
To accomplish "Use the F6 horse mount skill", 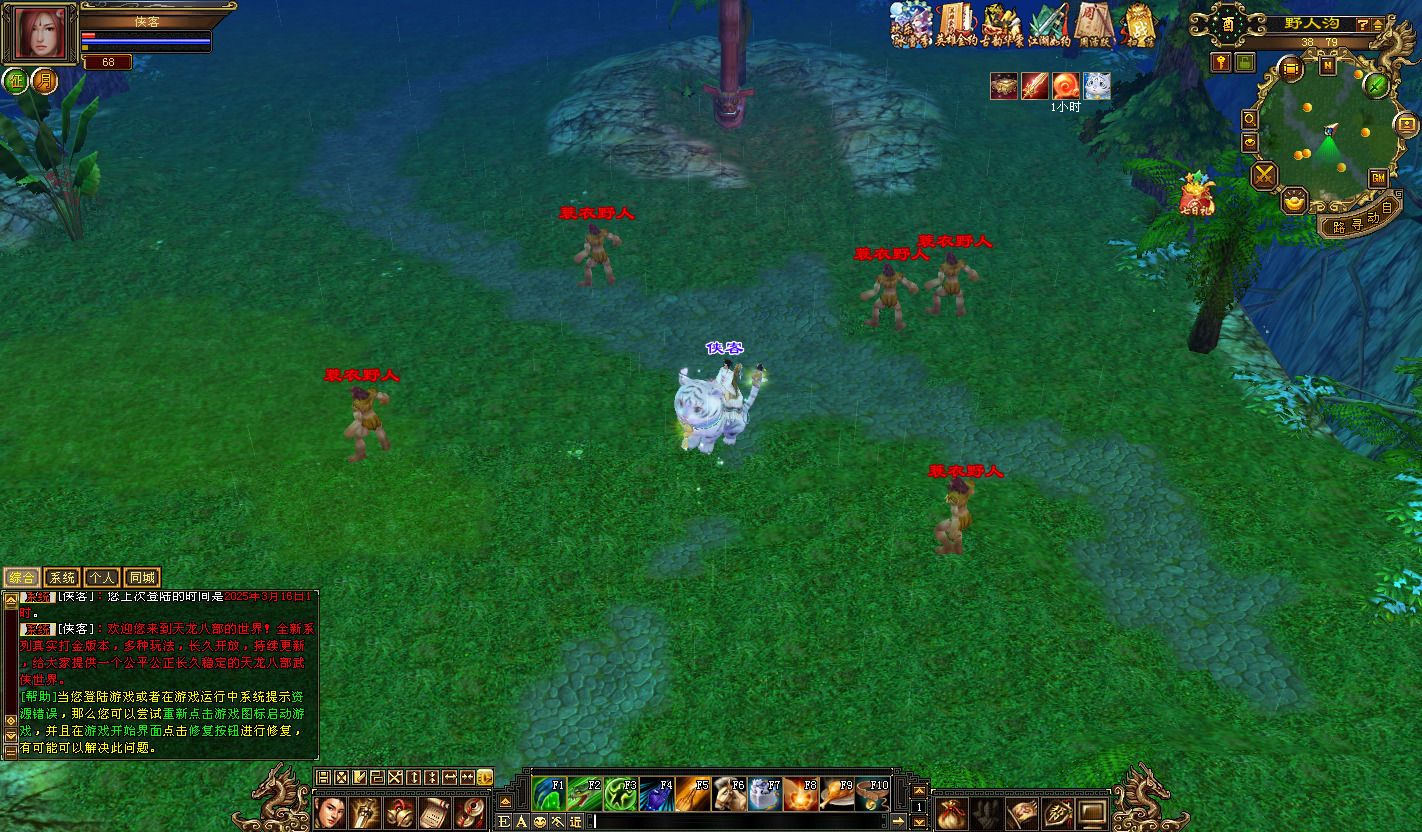I will (x=729, y=794).
